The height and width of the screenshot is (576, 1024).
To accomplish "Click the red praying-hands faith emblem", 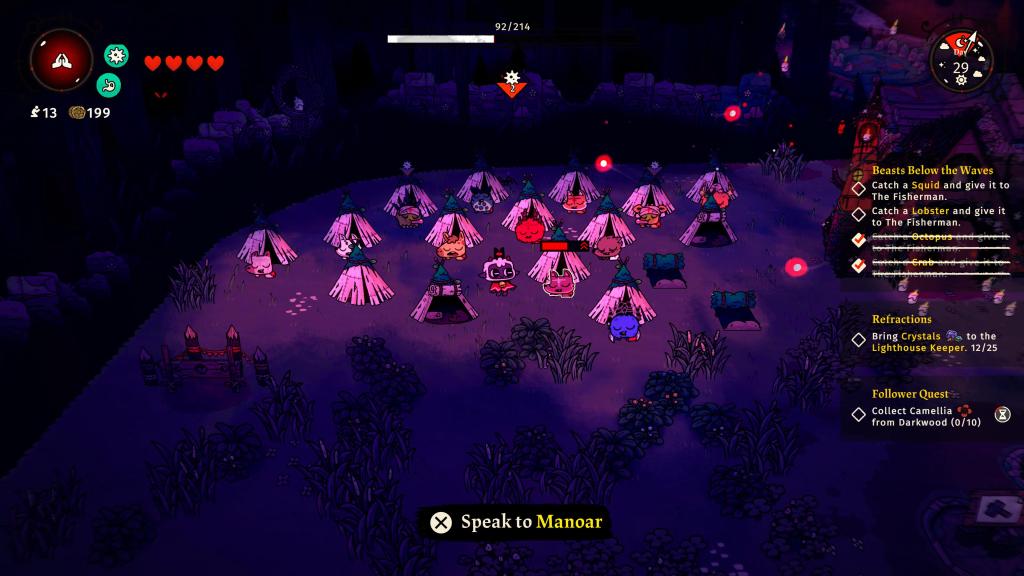I will pyautogui.click(x=61, y=60).
